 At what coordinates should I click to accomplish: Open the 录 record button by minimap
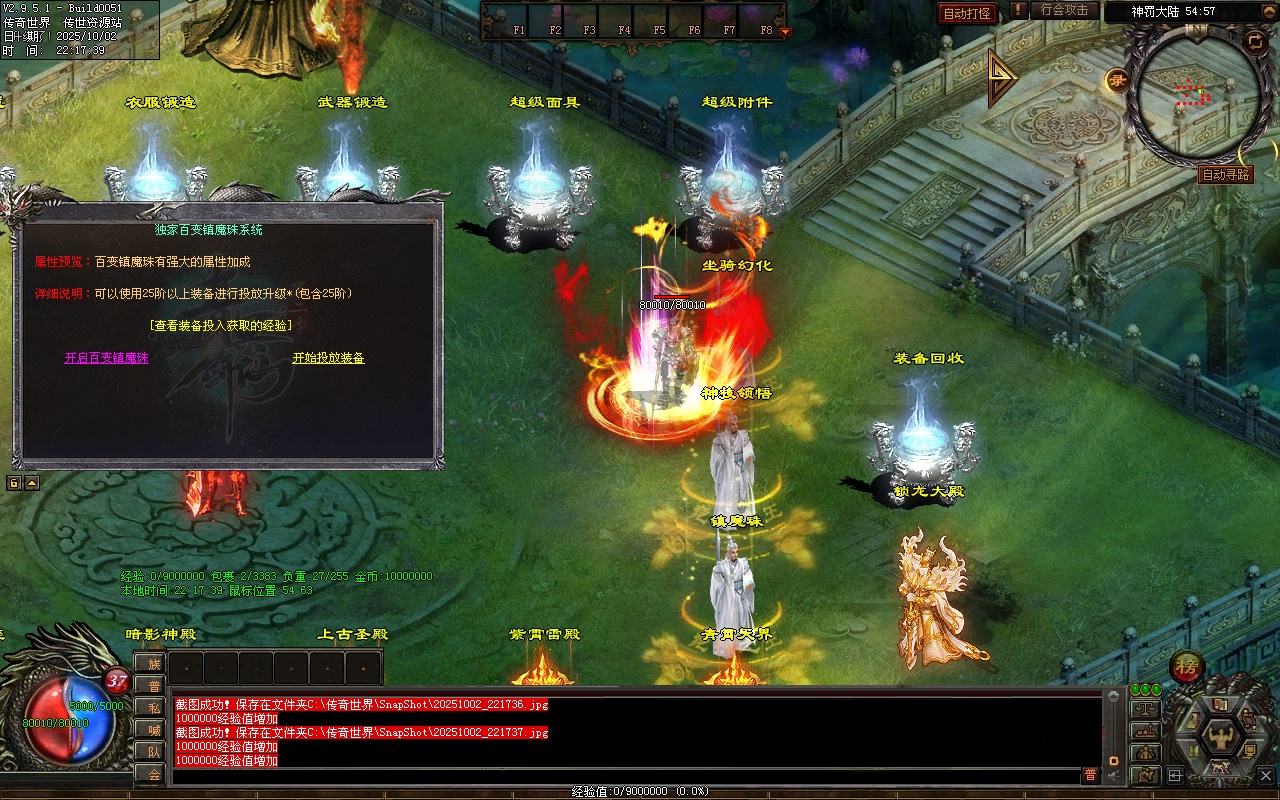click(1117, 80)
